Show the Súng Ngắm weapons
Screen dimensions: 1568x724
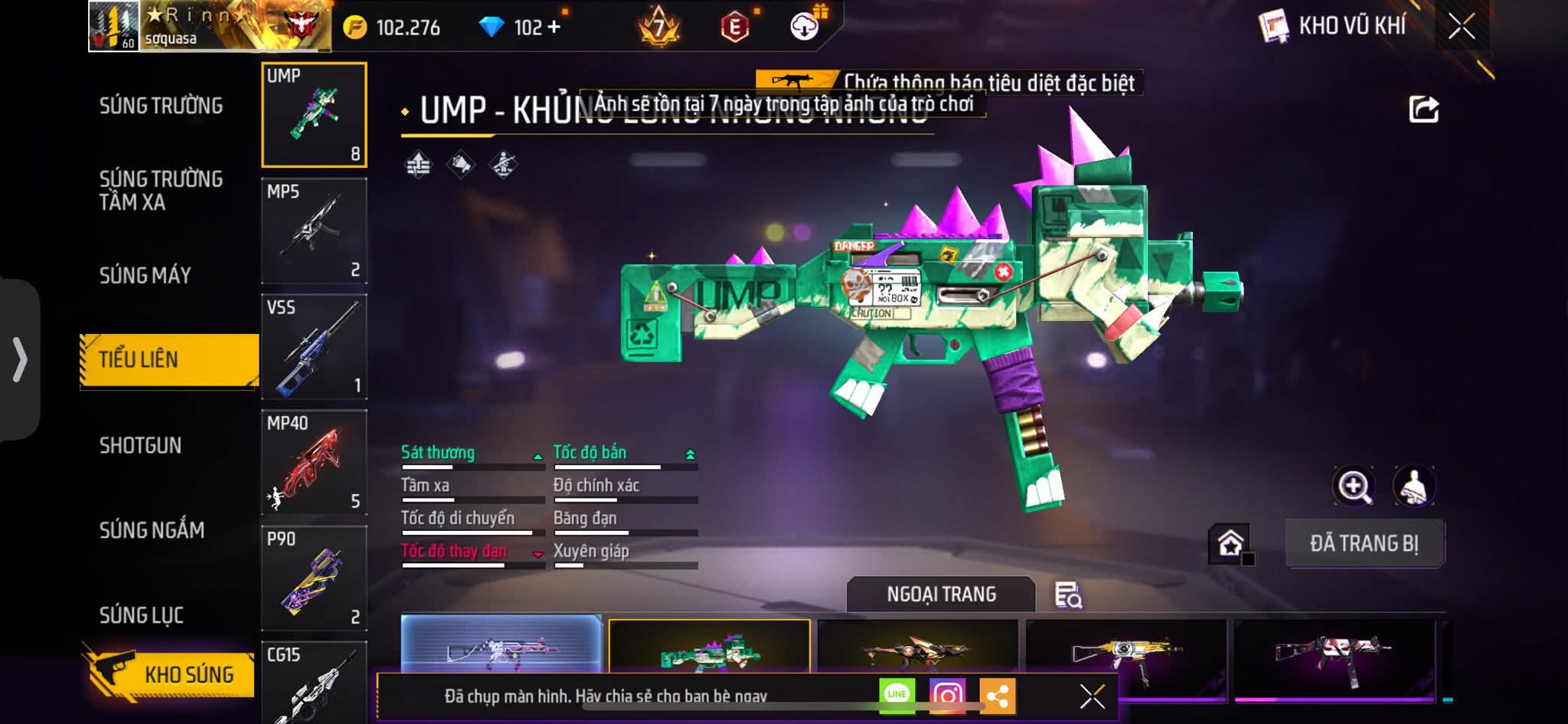click(x=152, y=529)
